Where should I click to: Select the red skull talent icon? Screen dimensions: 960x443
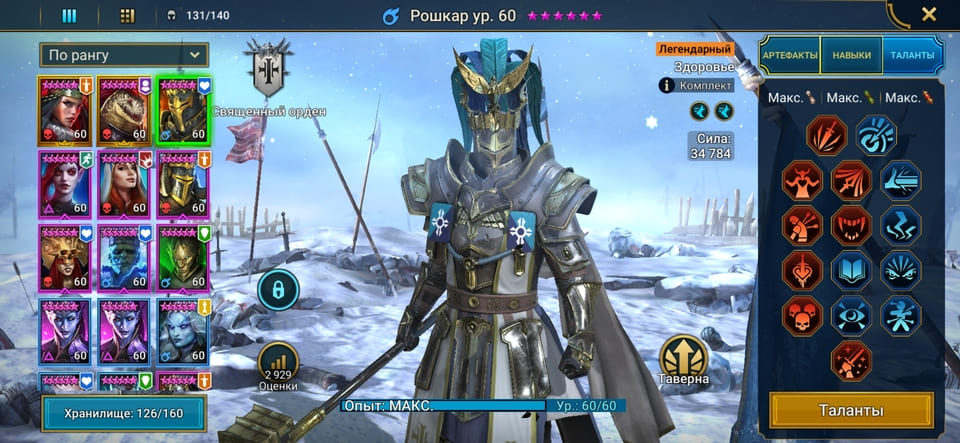tap(802, 314)
